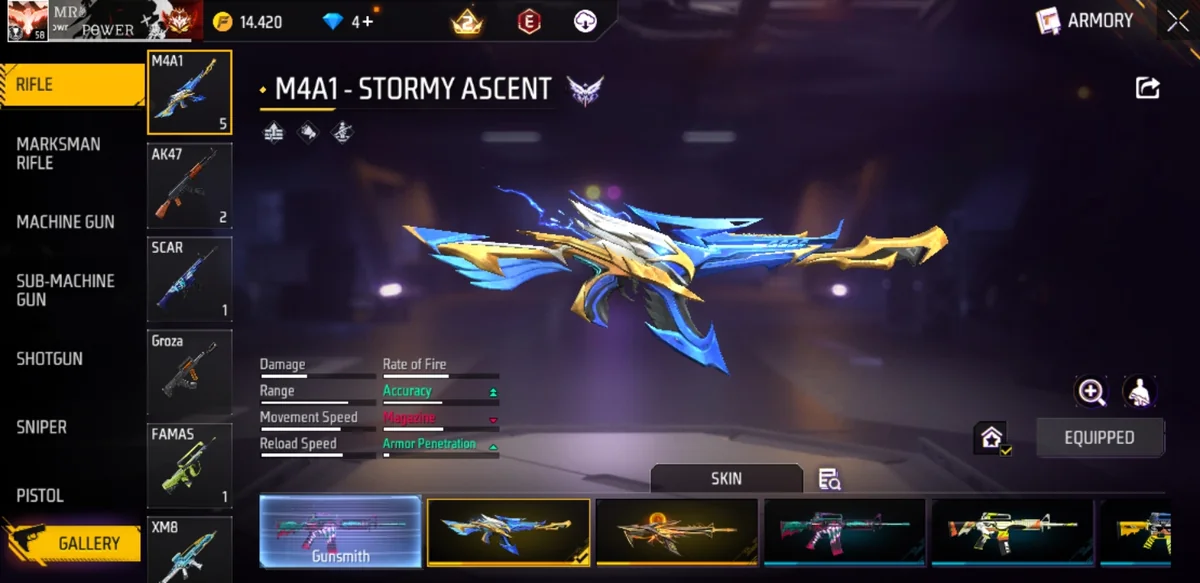Open the skin search filter icon

[x=829, y=479]
